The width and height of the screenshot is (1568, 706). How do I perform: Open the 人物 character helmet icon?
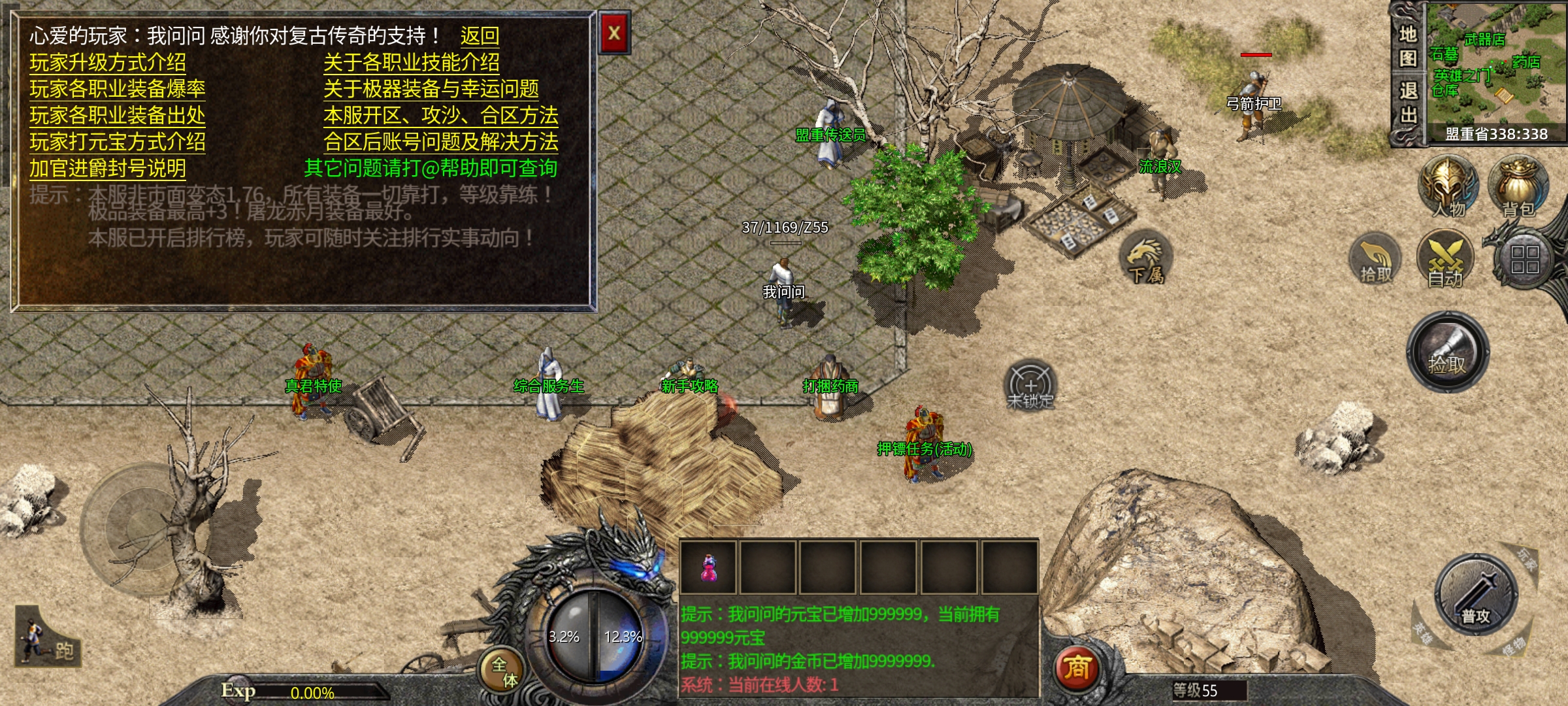[1448, 186]
